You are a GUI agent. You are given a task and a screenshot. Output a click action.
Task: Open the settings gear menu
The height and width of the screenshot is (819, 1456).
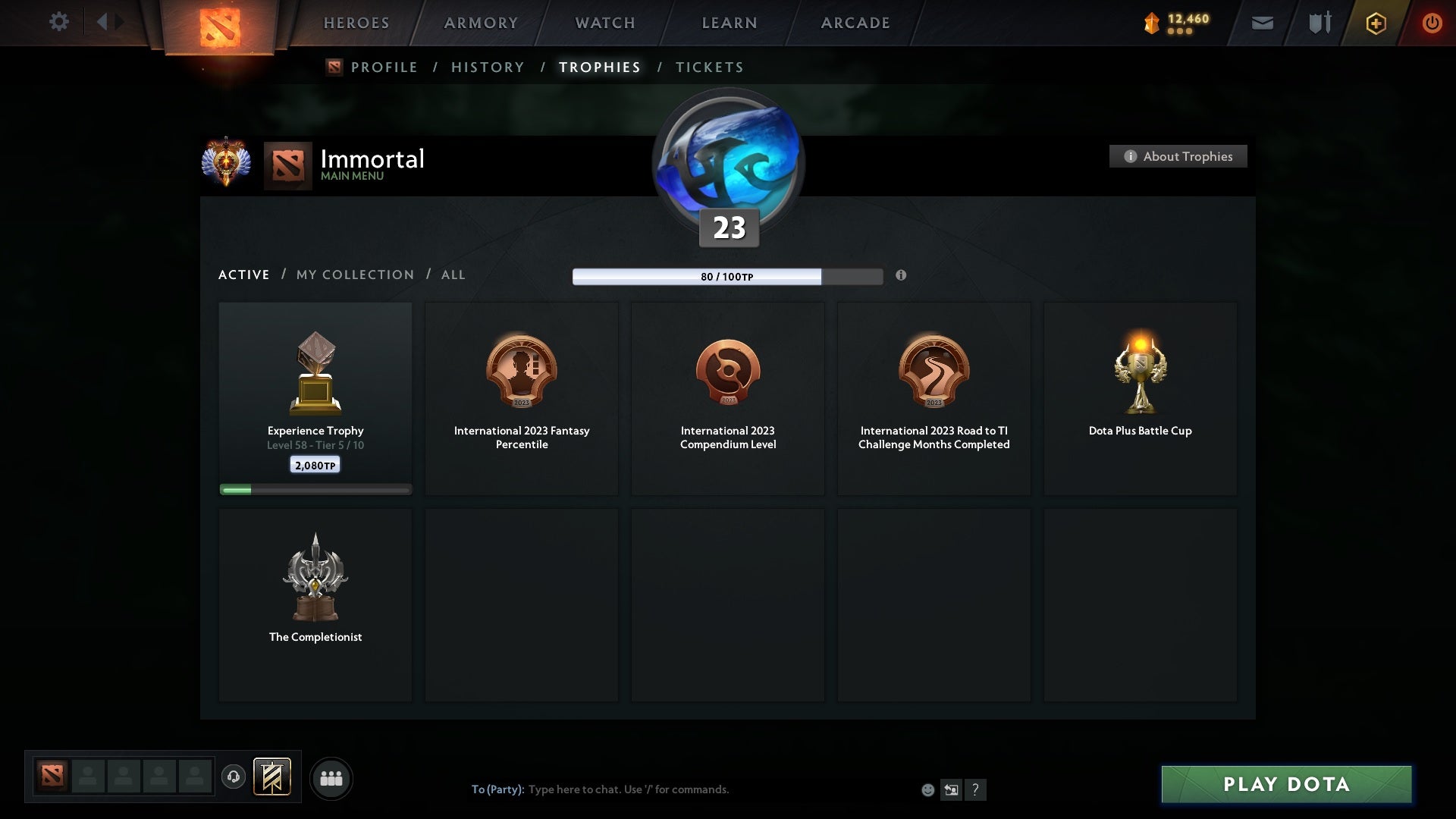point(59,22)
